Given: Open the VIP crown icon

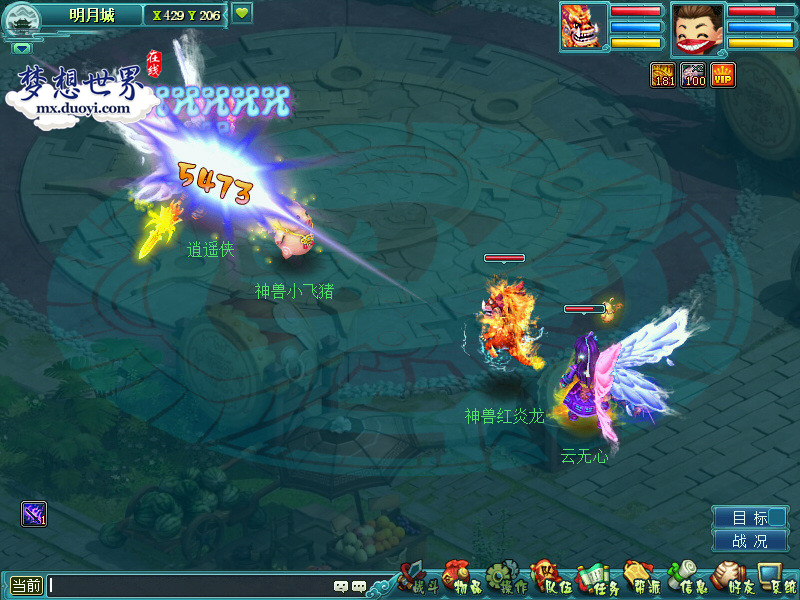Looking at the screenshot, I should (x=723, y=75).
